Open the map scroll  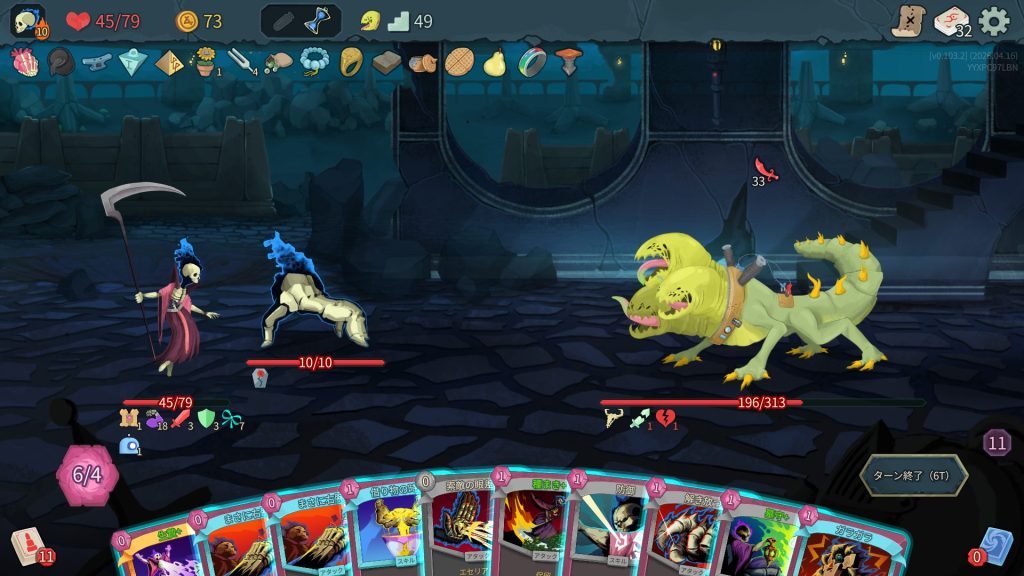pyautogui.click(x=908, y=21)
